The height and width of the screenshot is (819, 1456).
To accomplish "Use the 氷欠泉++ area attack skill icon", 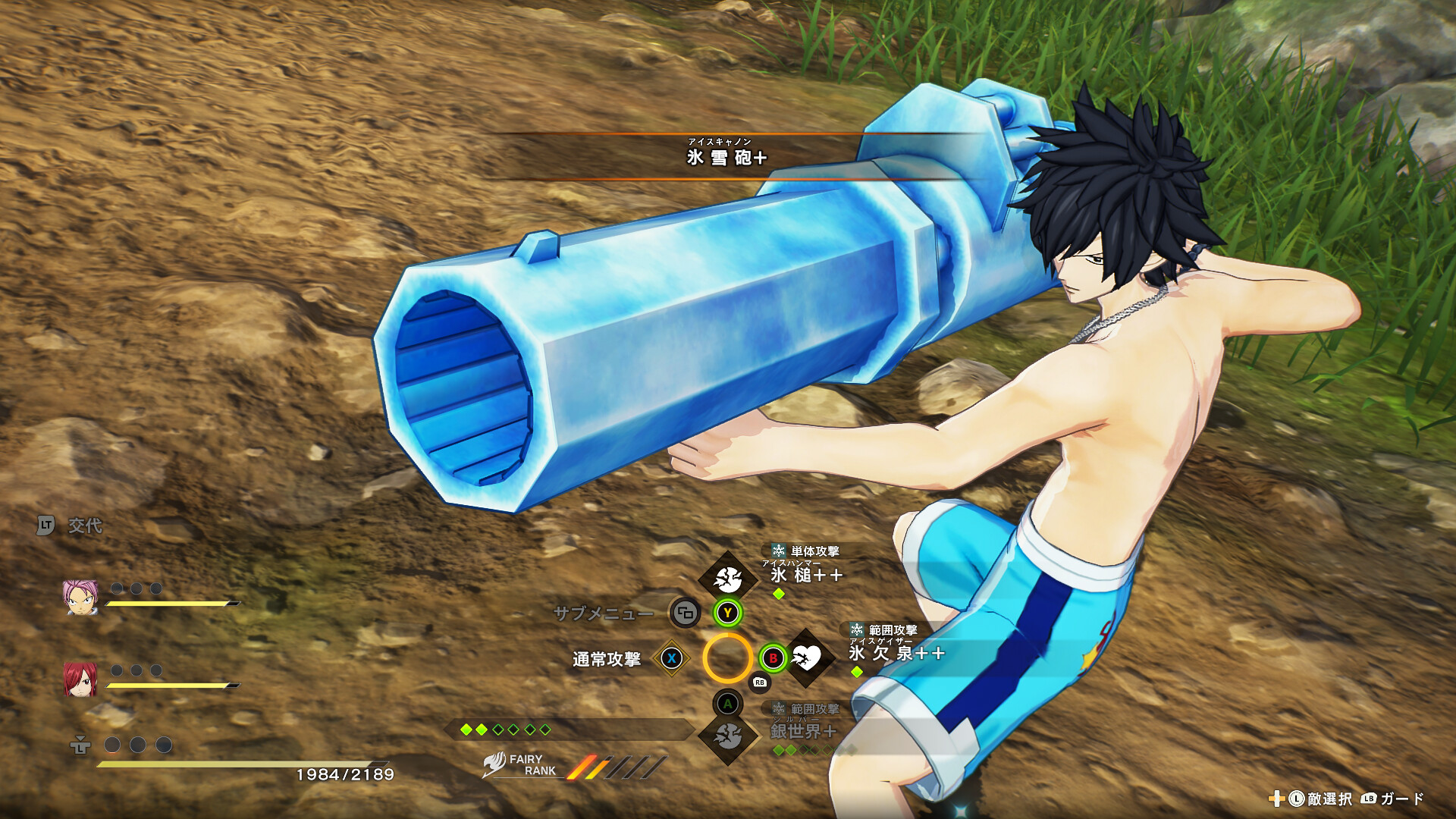I will click(807, 657).
